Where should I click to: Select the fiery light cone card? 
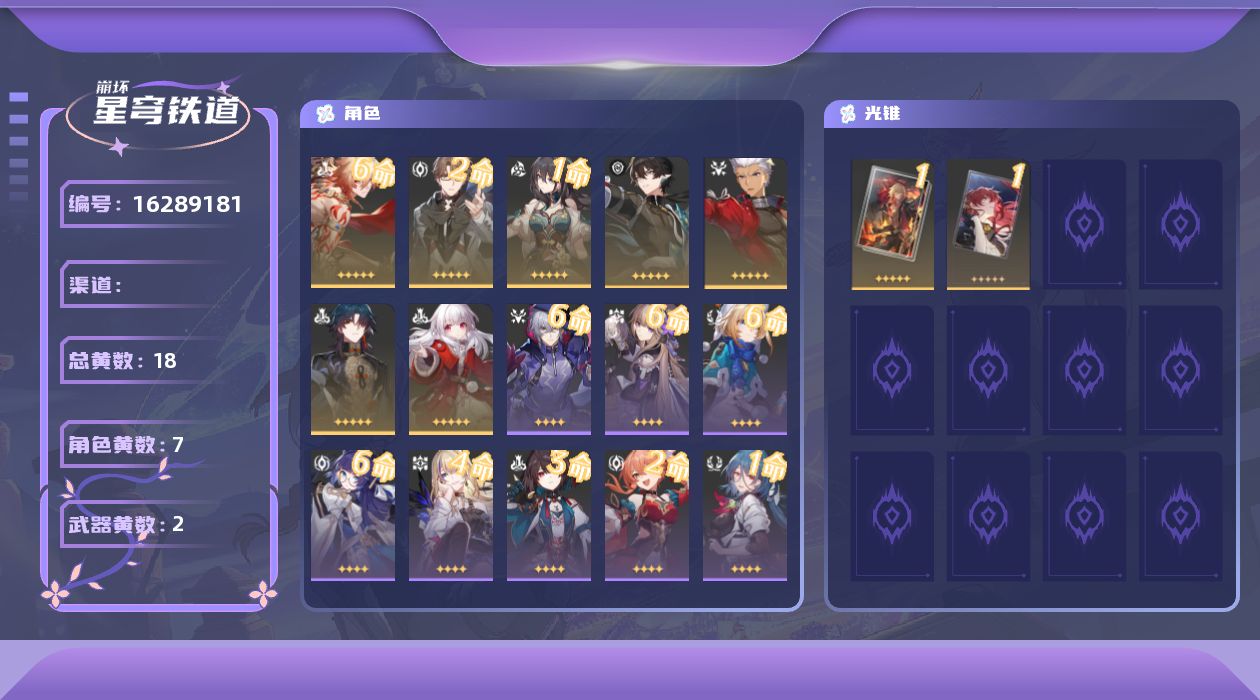tap(892, 223)
